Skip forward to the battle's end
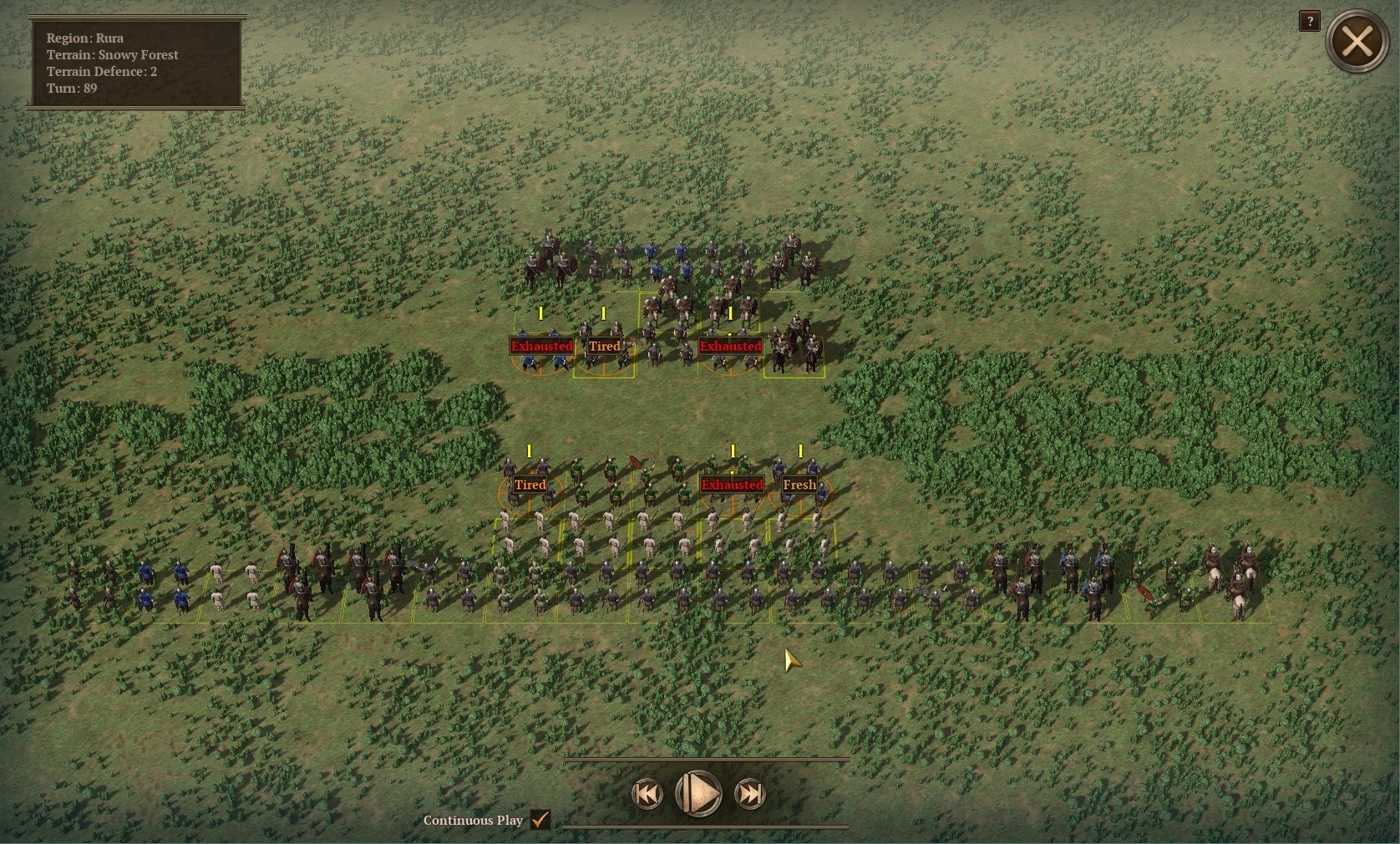The width and height of the screenshot is (1400, 844). point(749,794)
